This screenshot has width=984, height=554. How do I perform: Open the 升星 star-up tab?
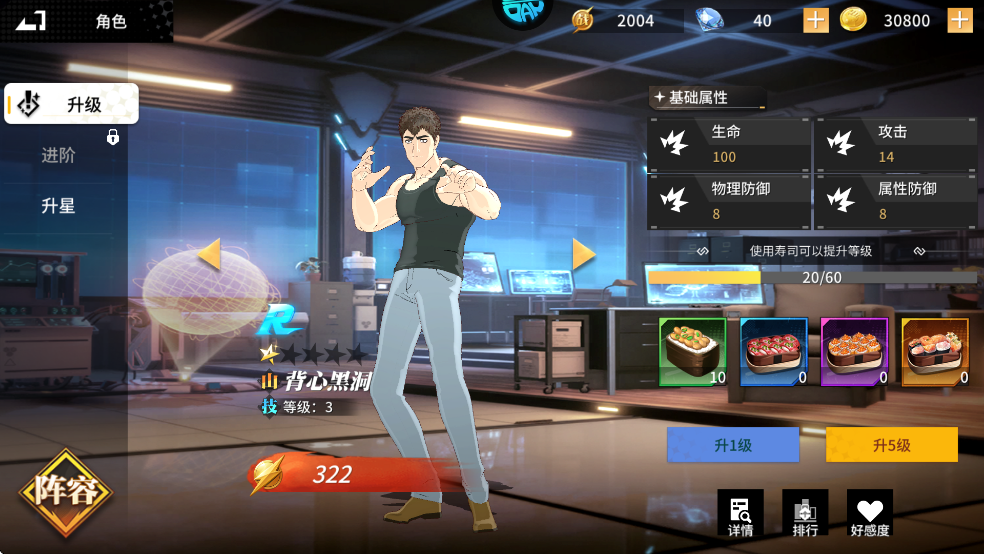point(59,207)
